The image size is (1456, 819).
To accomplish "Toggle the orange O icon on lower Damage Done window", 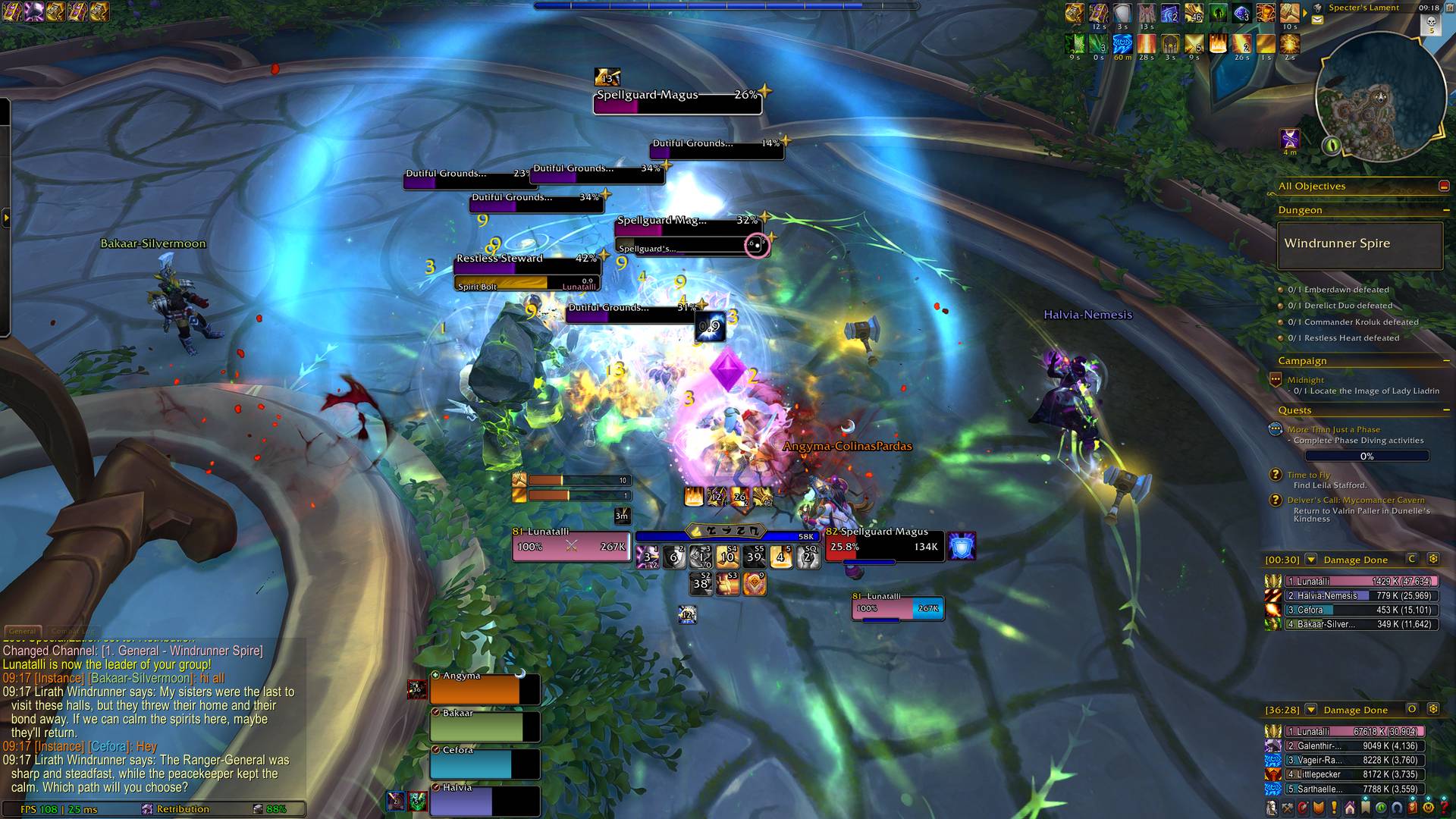I will click(1411, 711).
